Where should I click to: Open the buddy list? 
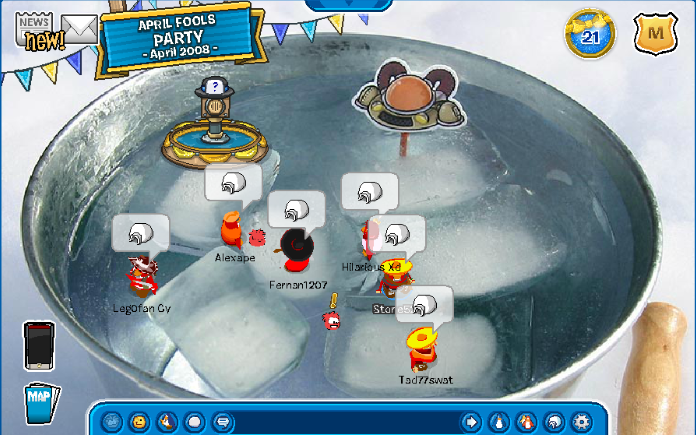pos(526,421)
